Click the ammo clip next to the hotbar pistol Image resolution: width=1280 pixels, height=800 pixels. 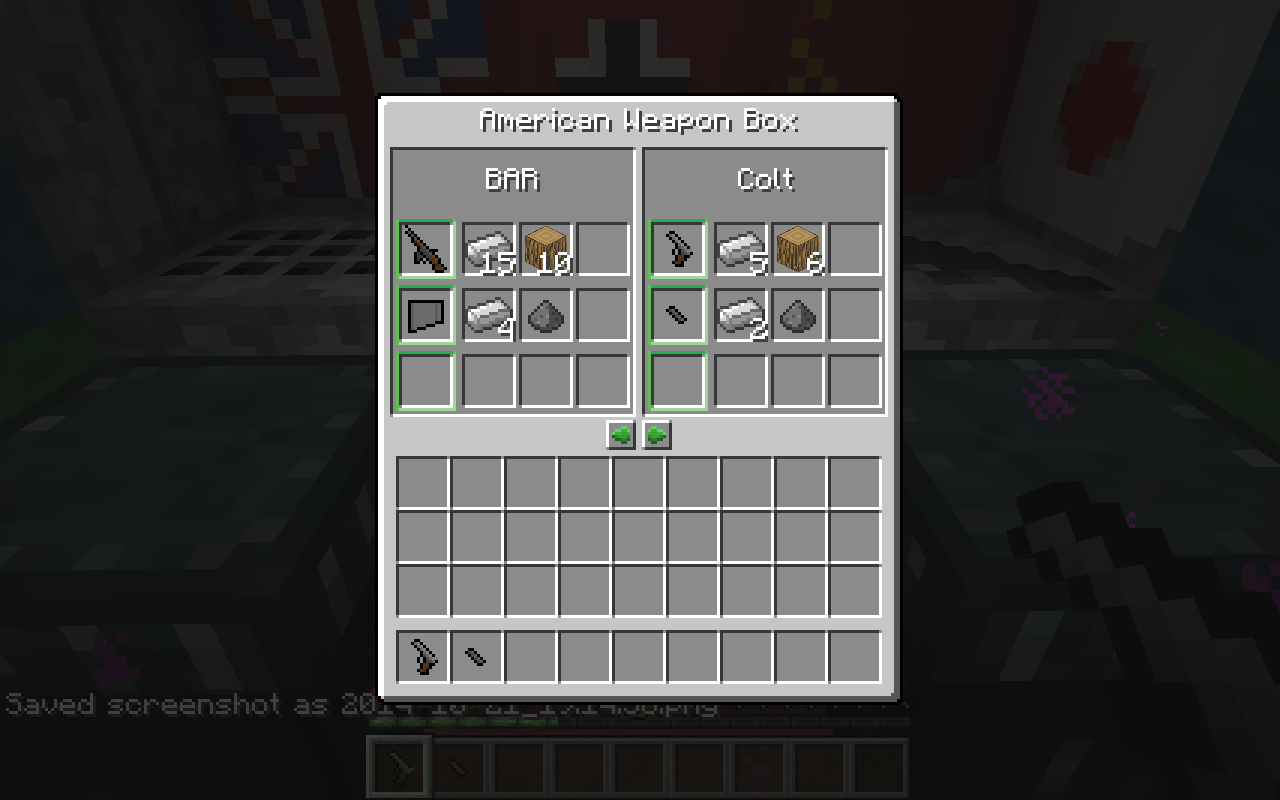pos(476,656)
